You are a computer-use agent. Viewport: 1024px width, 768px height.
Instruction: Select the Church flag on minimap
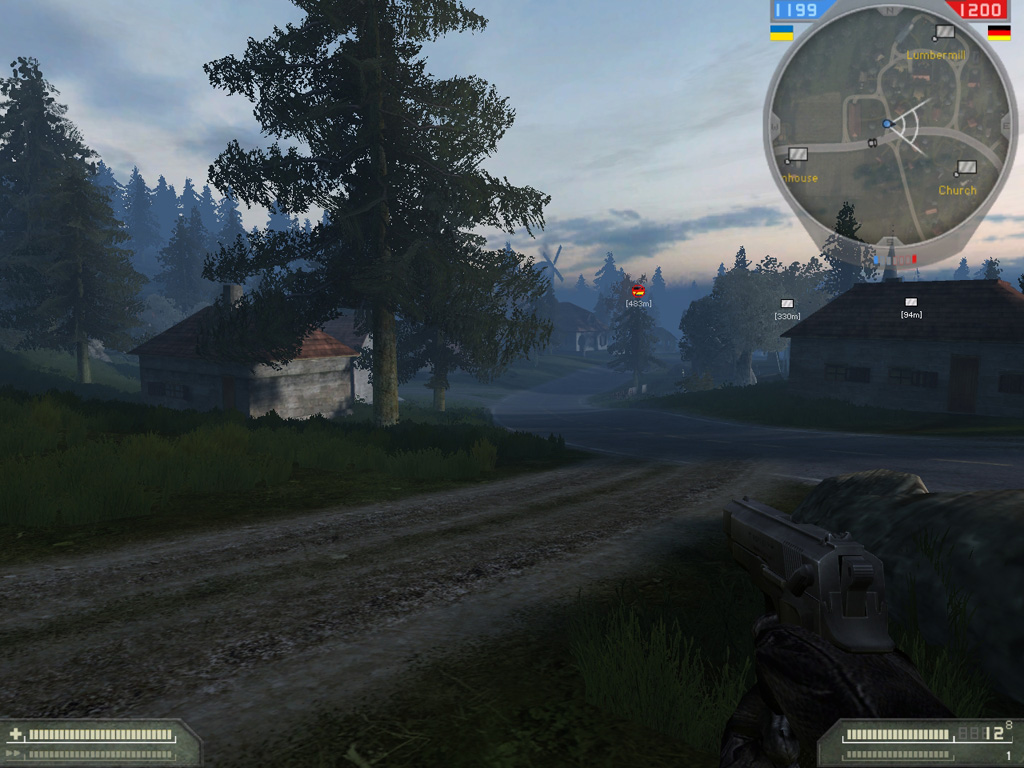(965, 168)
